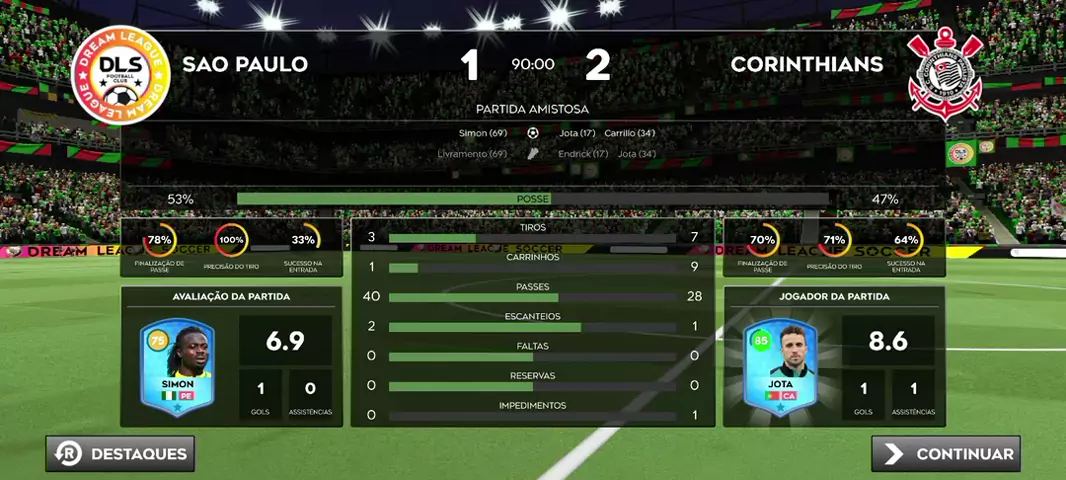This screenshot has height=480, width=1066.
Task: Continue past the match results screen
Action: [946, 454]
